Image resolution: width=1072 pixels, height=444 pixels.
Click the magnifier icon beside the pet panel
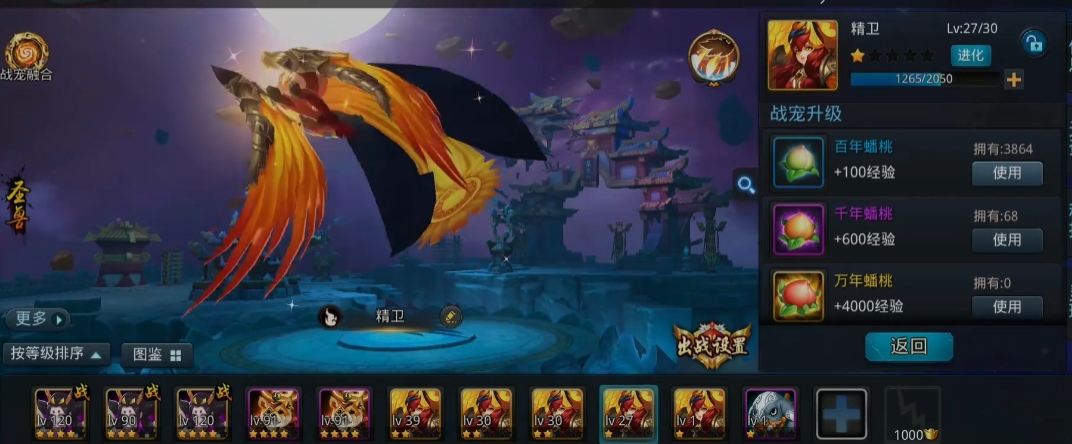click(x=745, y=184)
